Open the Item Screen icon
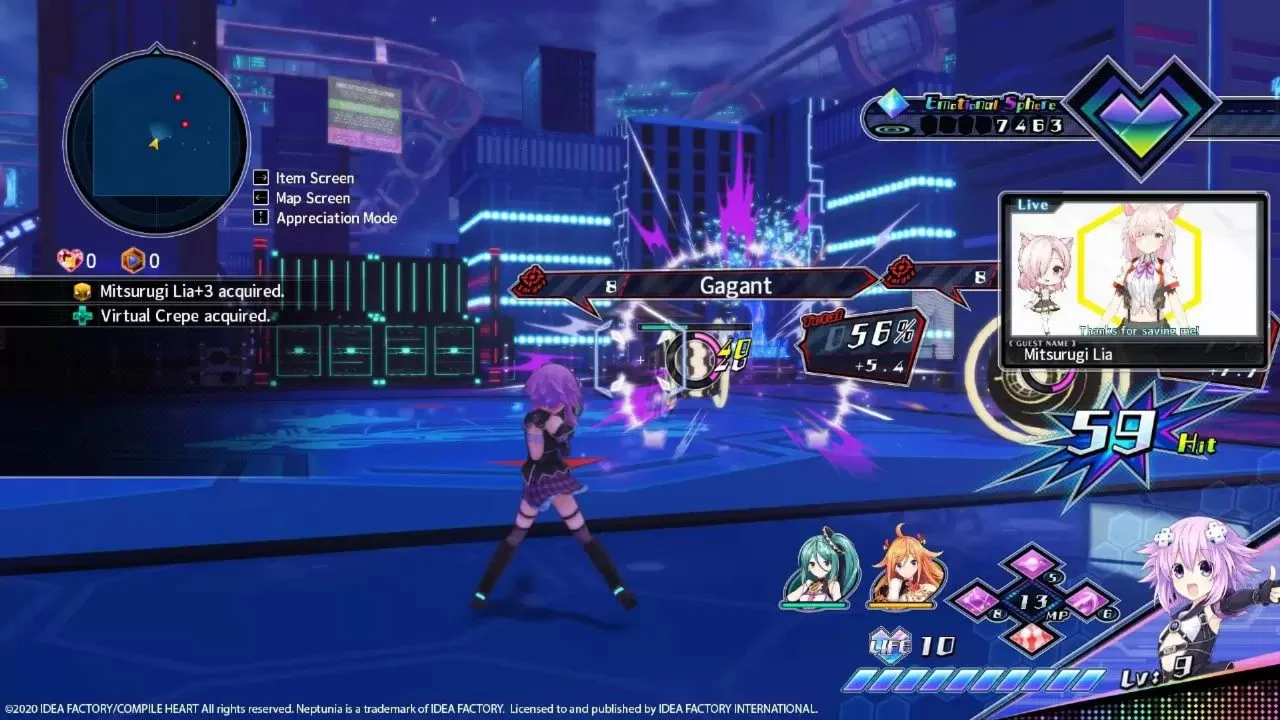This screenshot has width=1280, height=720. coord(259,177)
